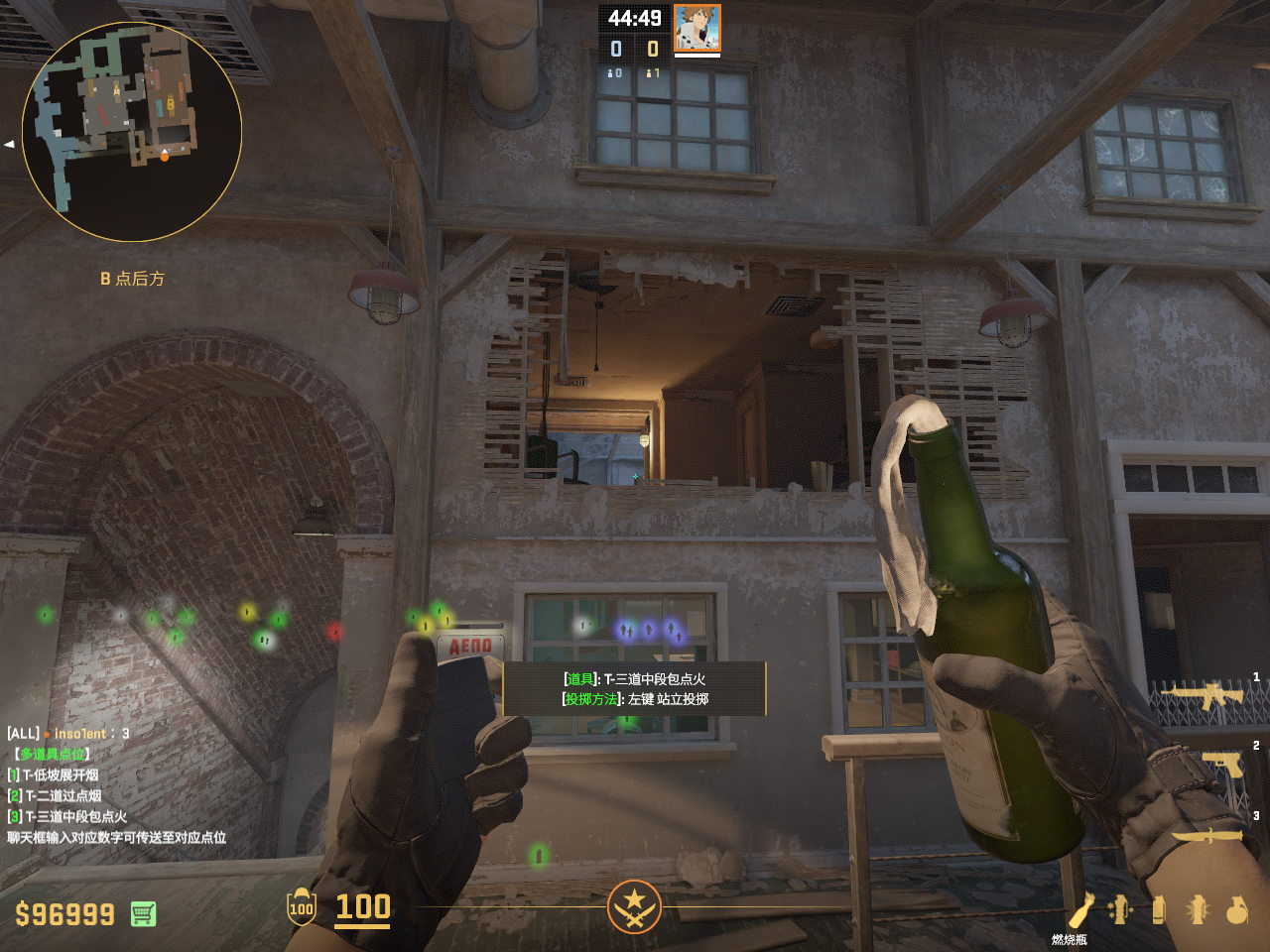Select the rifle in weapon slot 1
The height and width of the screenshot is (952, 1270).
coord(1205,695)
